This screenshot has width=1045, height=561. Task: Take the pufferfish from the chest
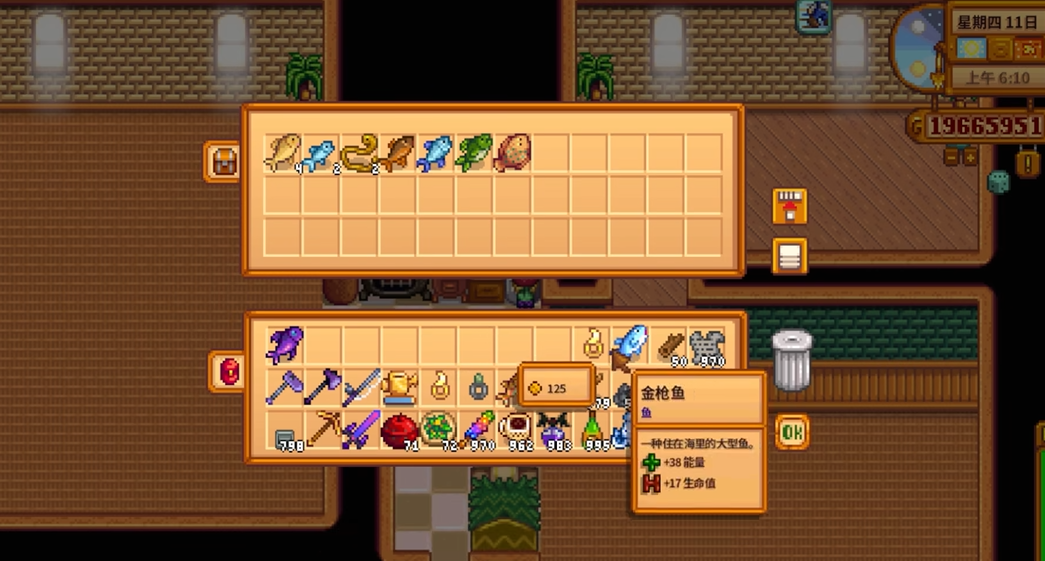(512, 154)
